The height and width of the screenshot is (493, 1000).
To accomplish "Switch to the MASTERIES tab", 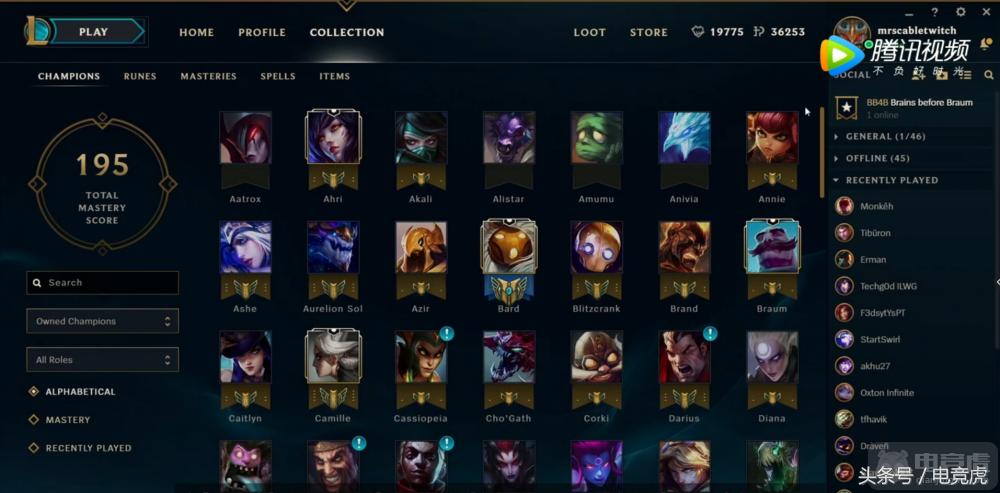I will click(208, 76).
